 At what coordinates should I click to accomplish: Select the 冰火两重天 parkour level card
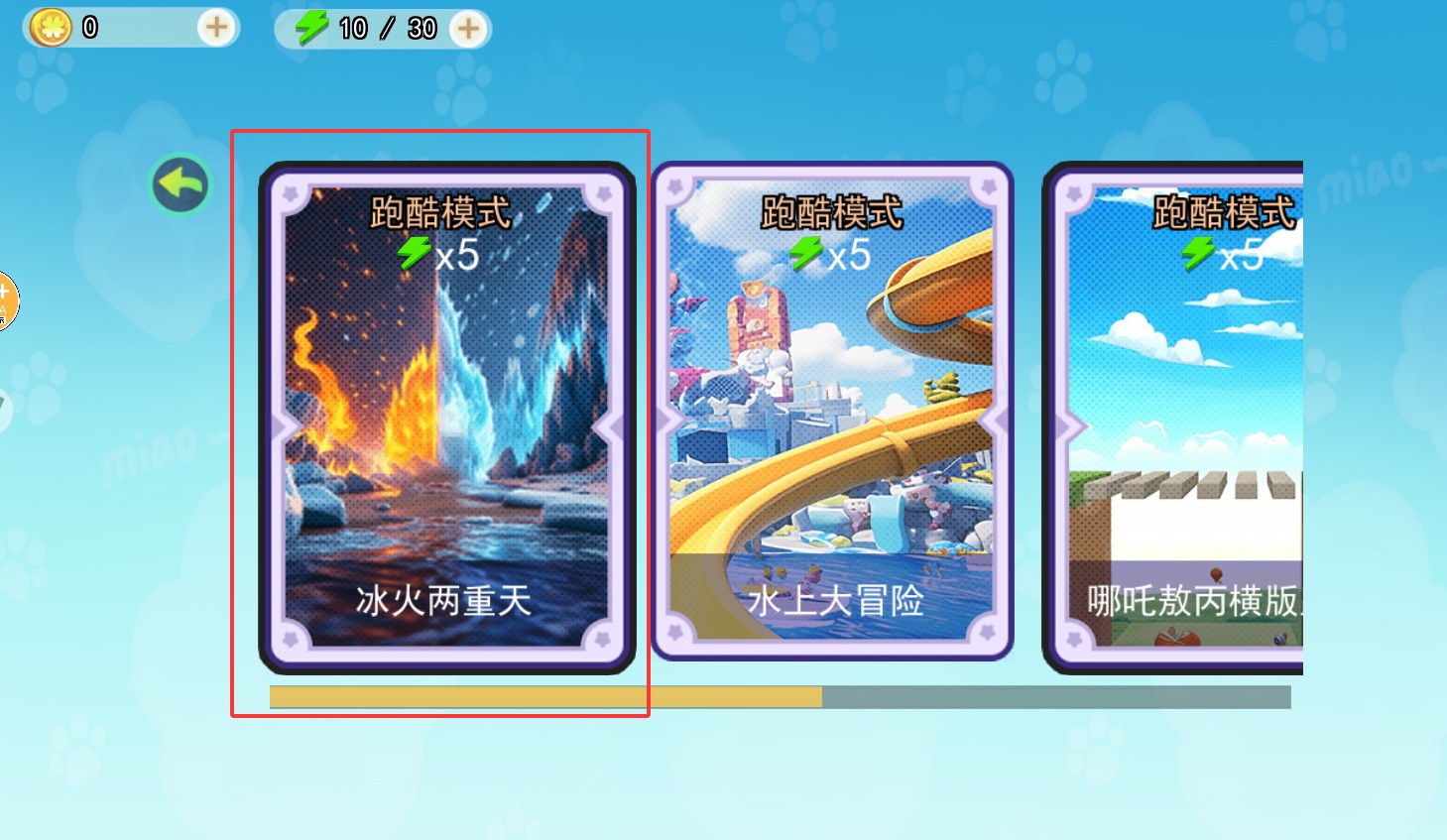pos(445,417)
